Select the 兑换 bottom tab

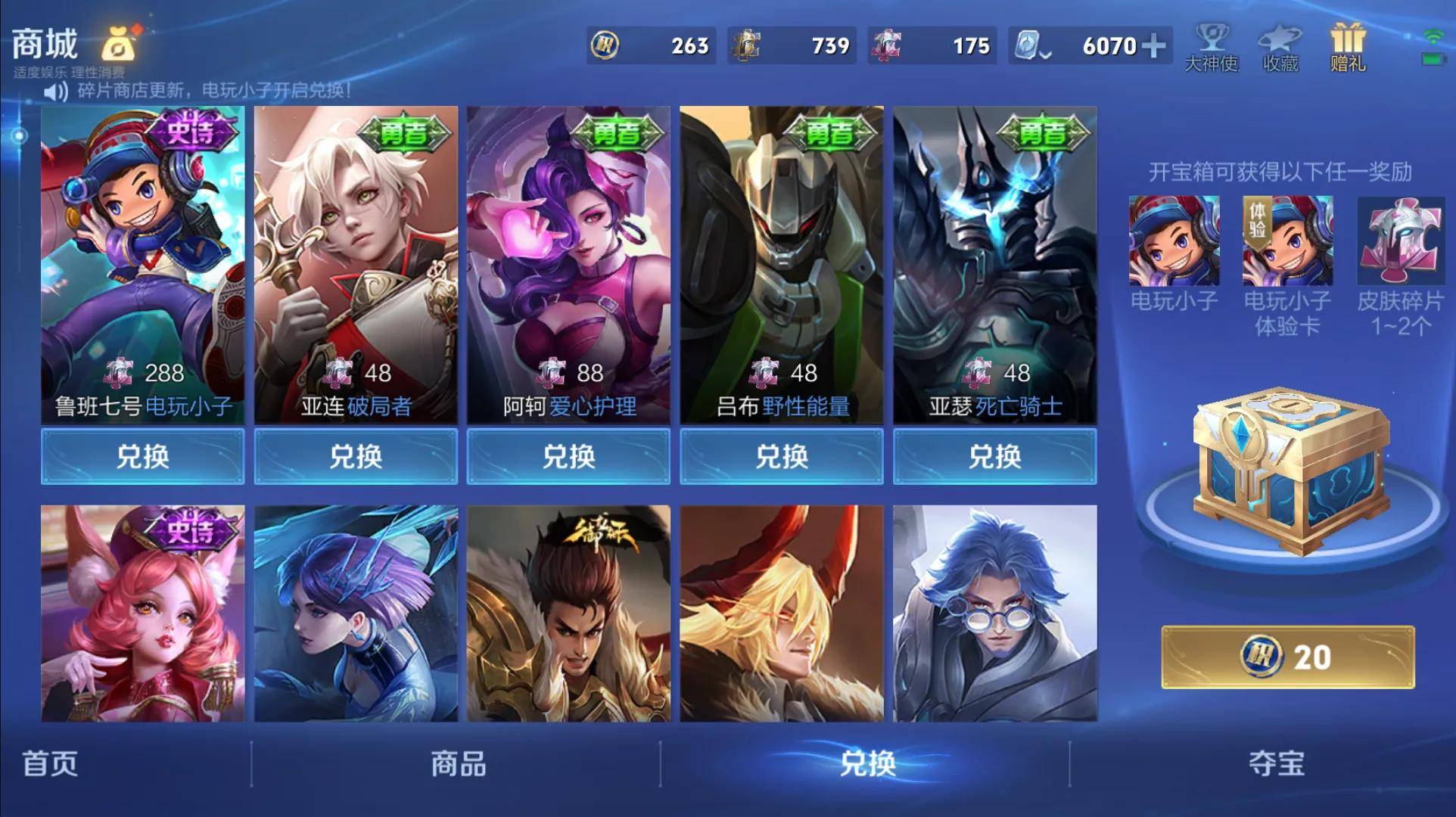tap(867, 764)
